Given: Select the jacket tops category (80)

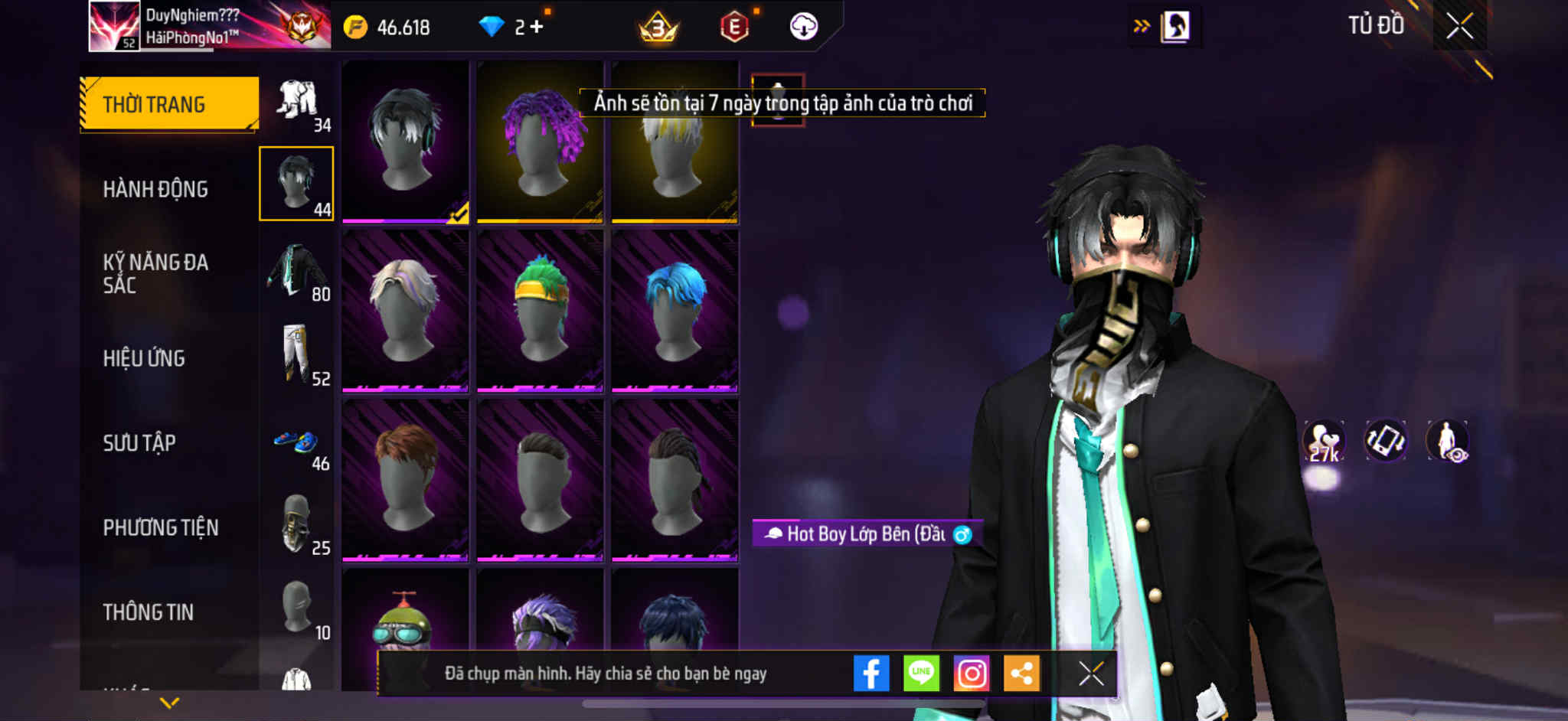Looking at the screenshot, I should point(298,272).
